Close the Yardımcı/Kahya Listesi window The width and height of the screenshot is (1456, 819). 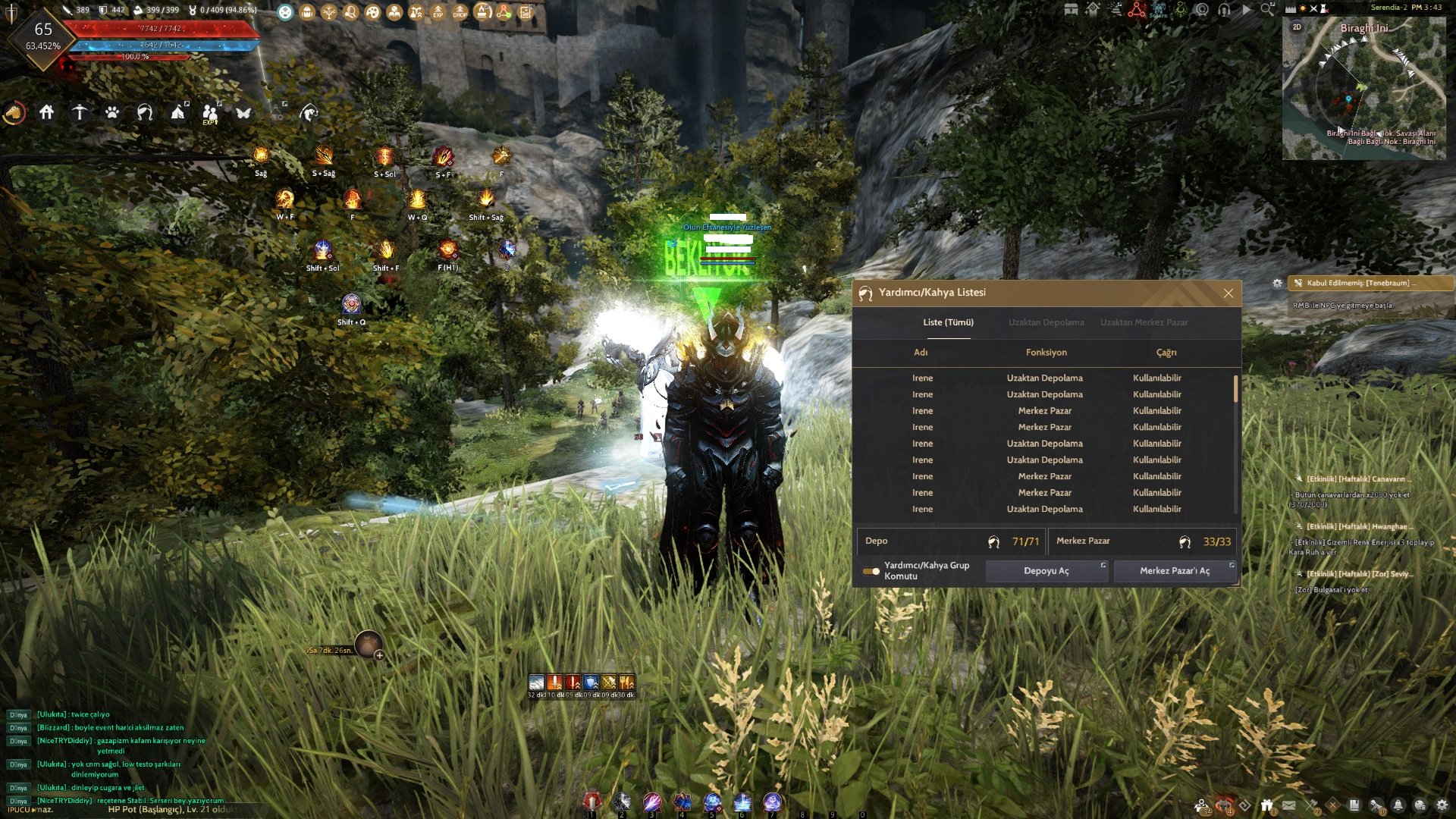coord(1228,293)
